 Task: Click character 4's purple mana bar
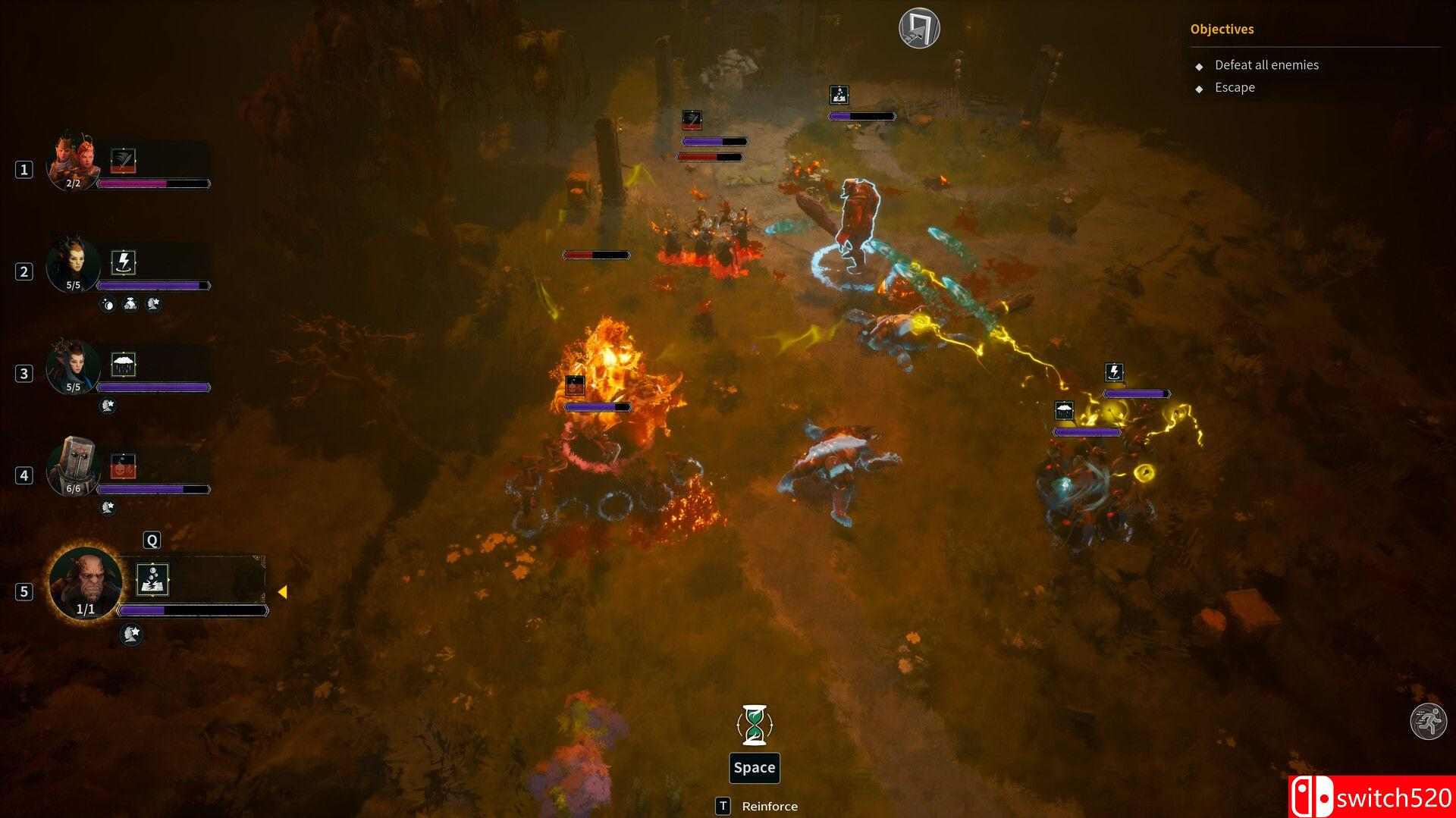tap(152, 488)
